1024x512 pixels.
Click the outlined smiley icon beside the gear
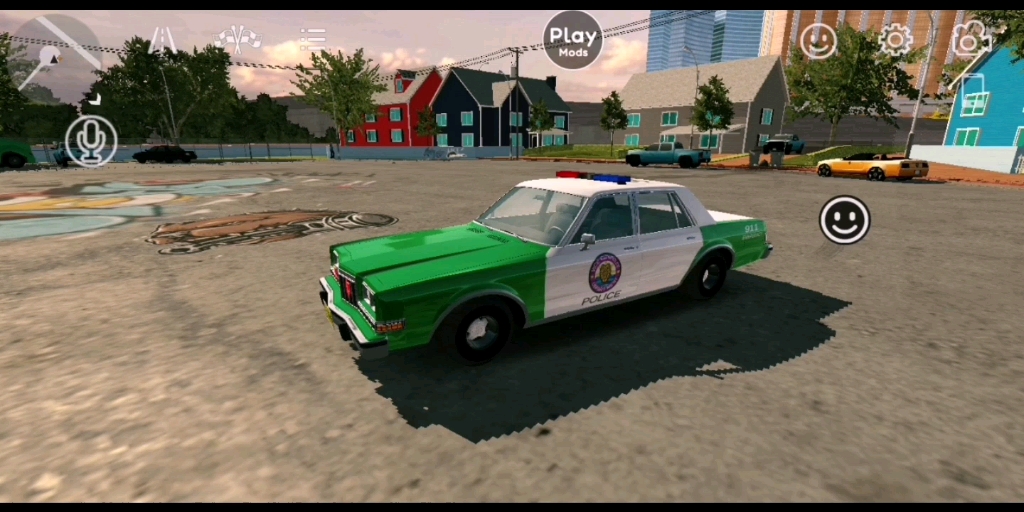[818, 40]
